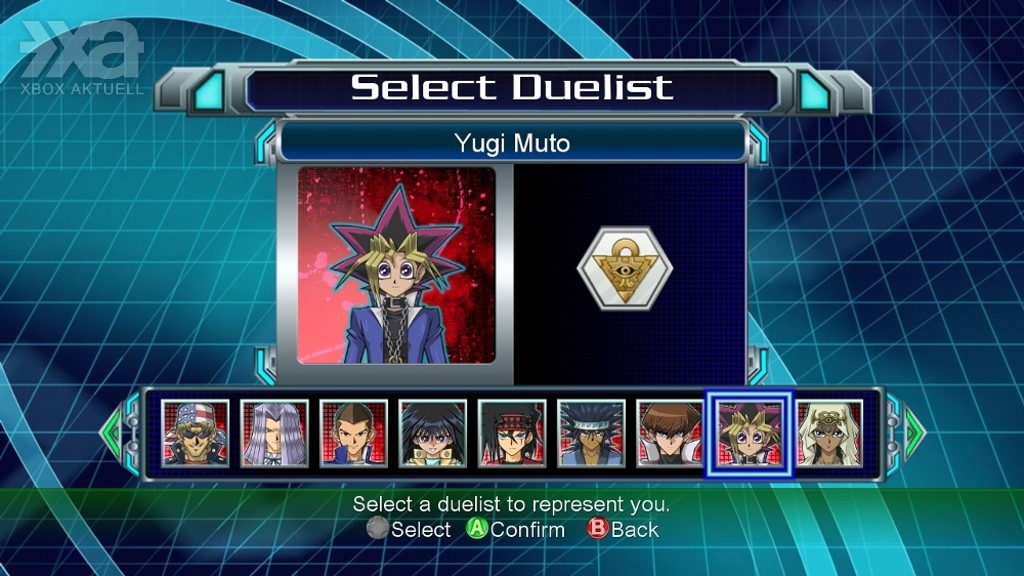This screenshot has width=1024, height=576.
Task: Choose the duelist with red patterned headband
Action: [512, 433]
